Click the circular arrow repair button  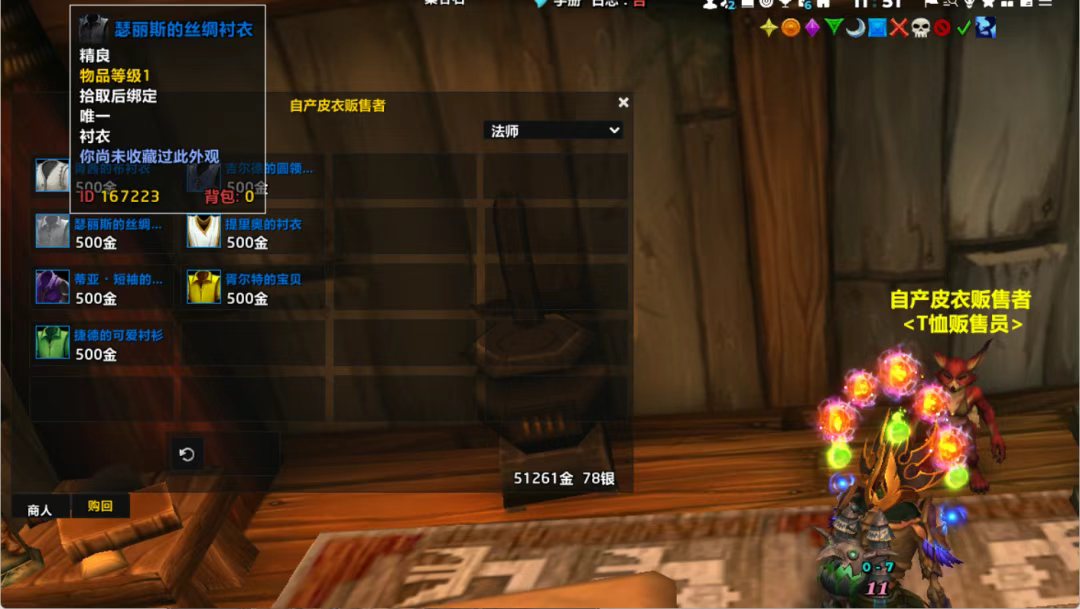(186, 454)
